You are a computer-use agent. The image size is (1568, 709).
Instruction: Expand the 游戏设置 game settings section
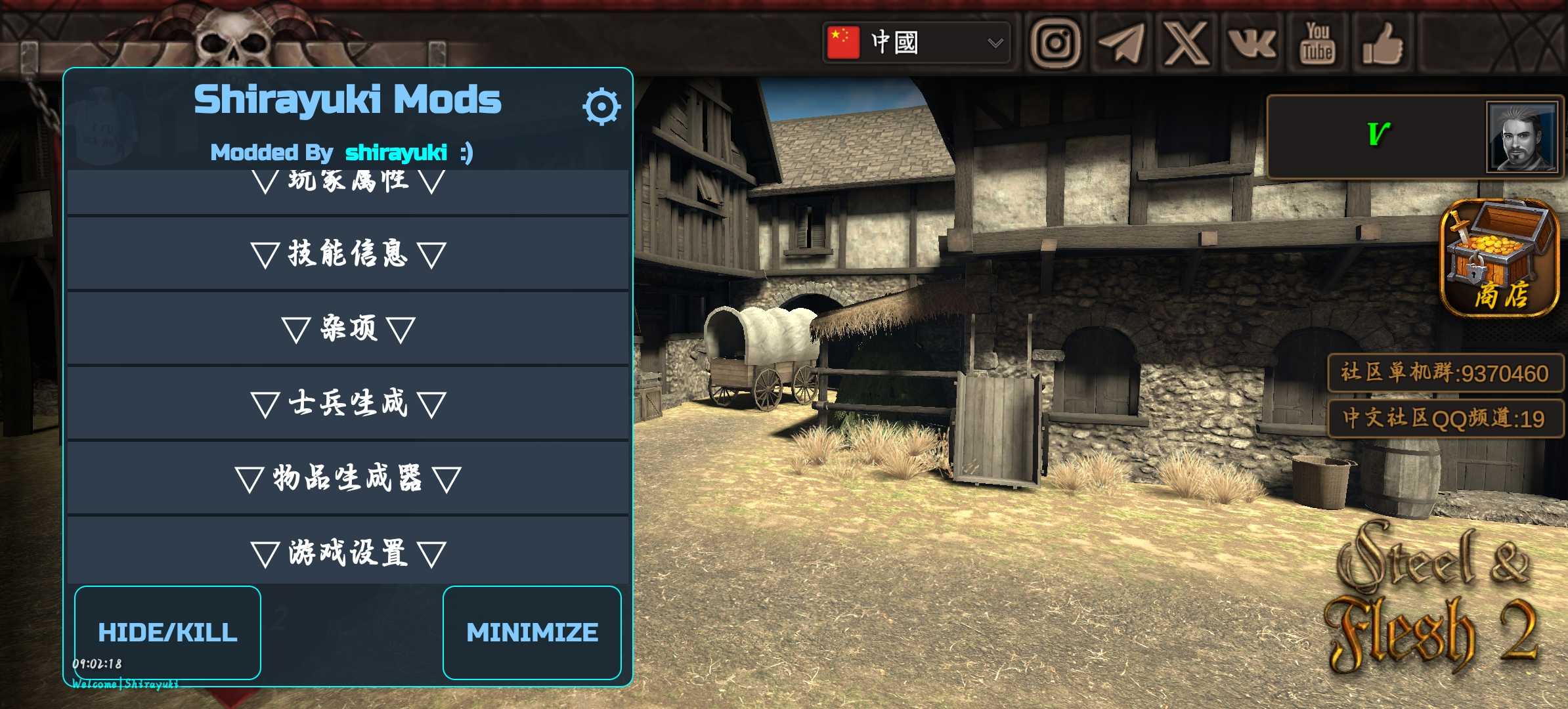[348, 553]
